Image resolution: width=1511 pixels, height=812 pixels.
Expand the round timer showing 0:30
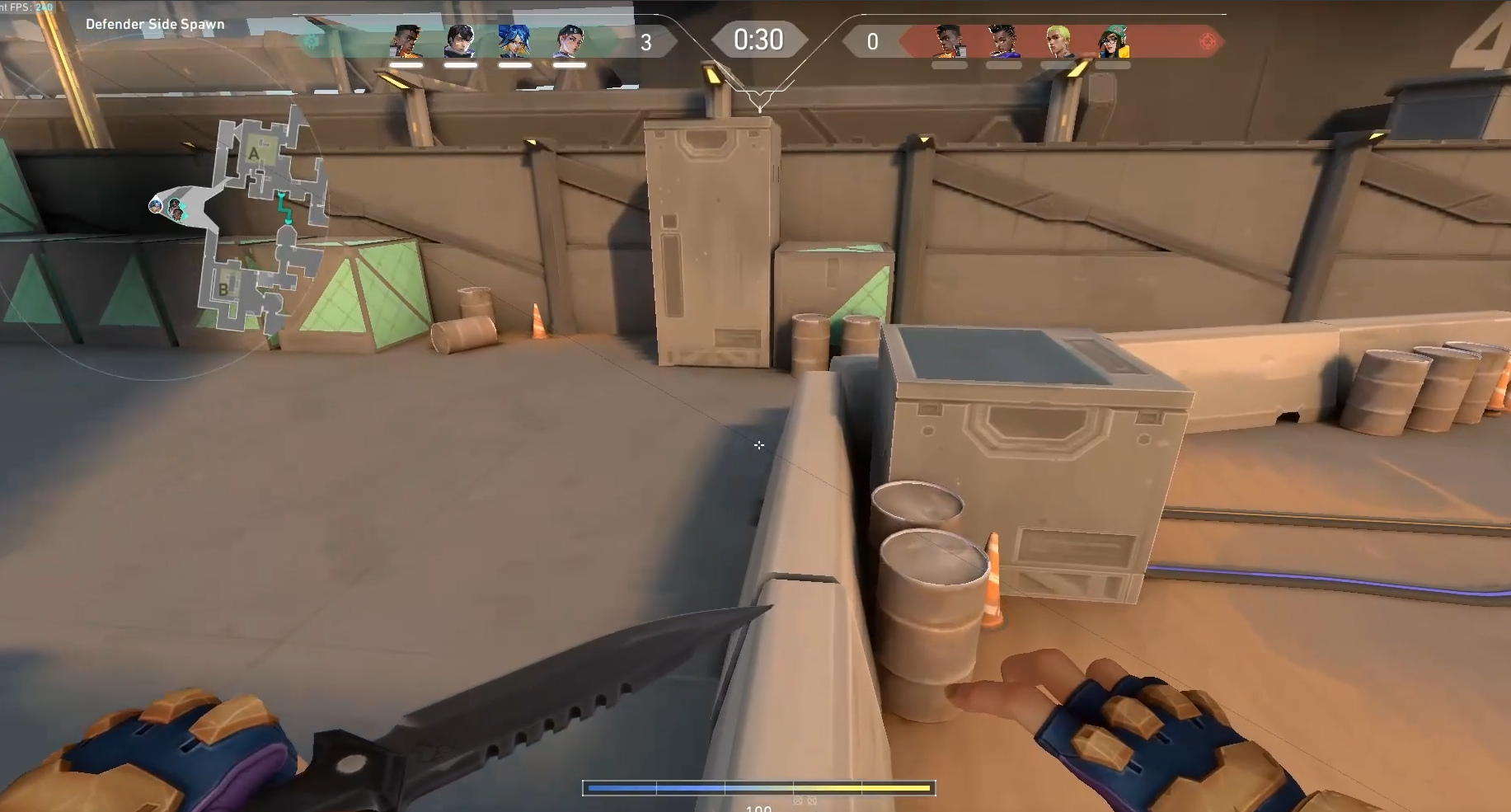(759, 39)
